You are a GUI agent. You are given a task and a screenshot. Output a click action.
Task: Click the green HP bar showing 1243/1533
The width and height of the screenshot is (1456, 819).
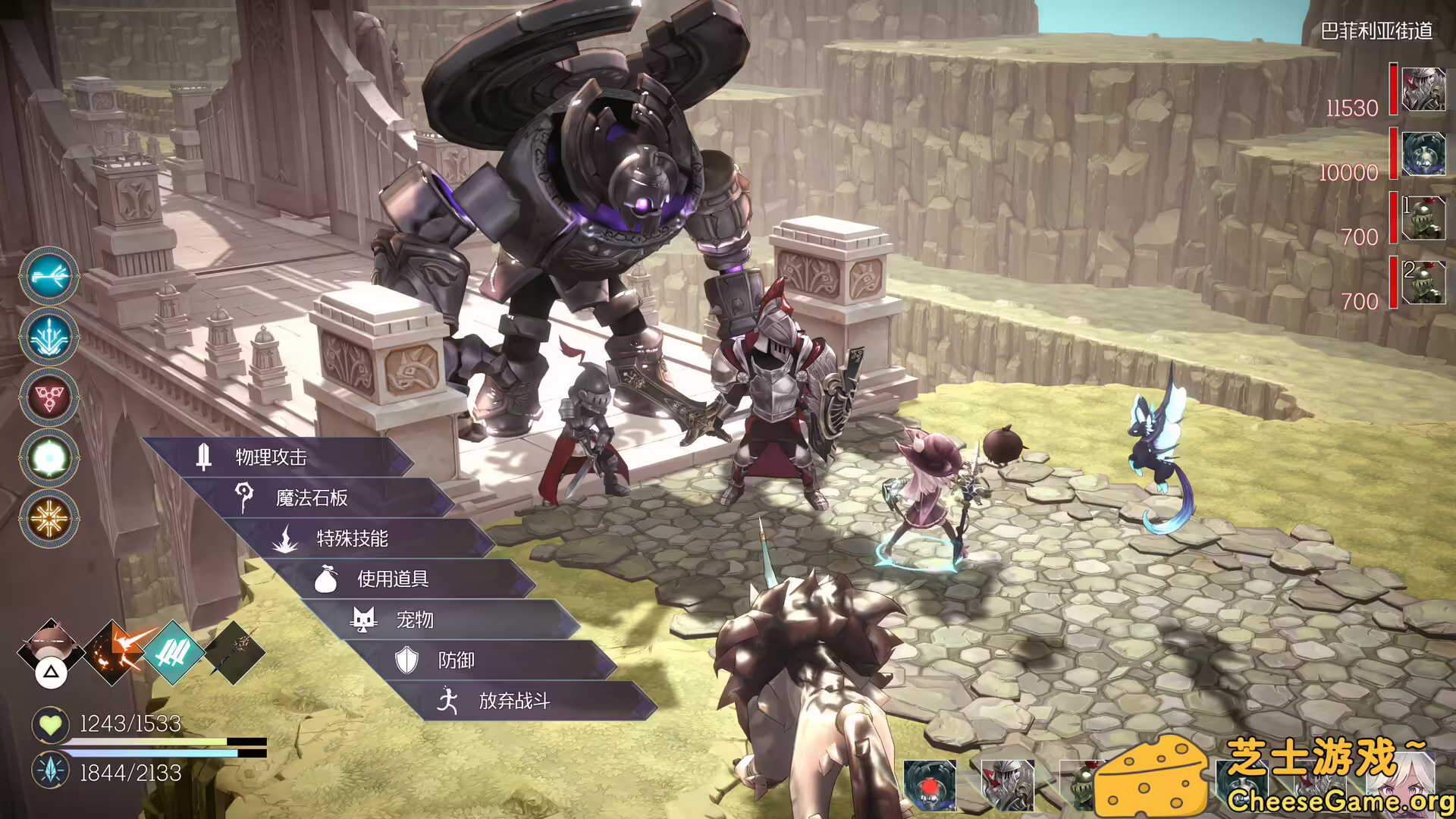click(148, 742)
